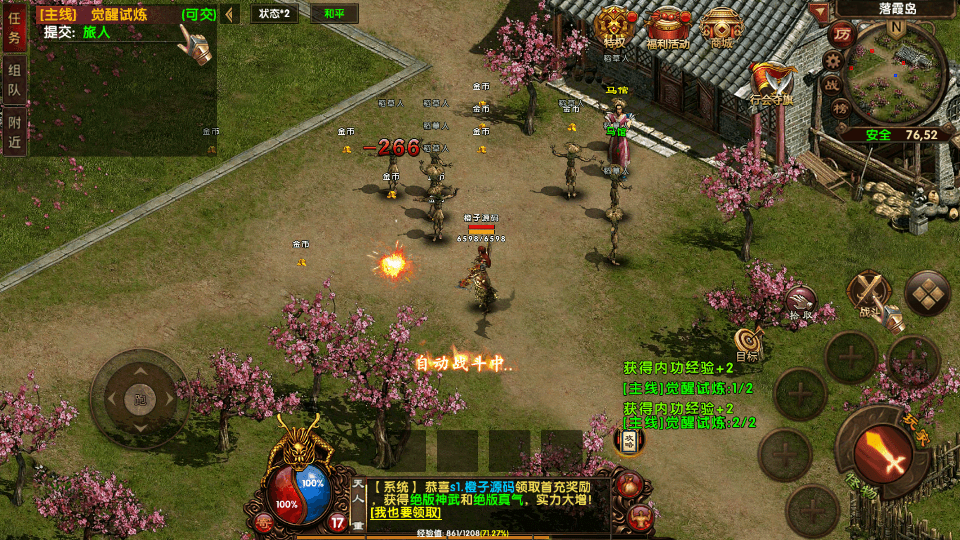Viewport: 960px width, 540px height.
Task: Click the 我也要领取 claim link in chat
Action: pos(406,513)
